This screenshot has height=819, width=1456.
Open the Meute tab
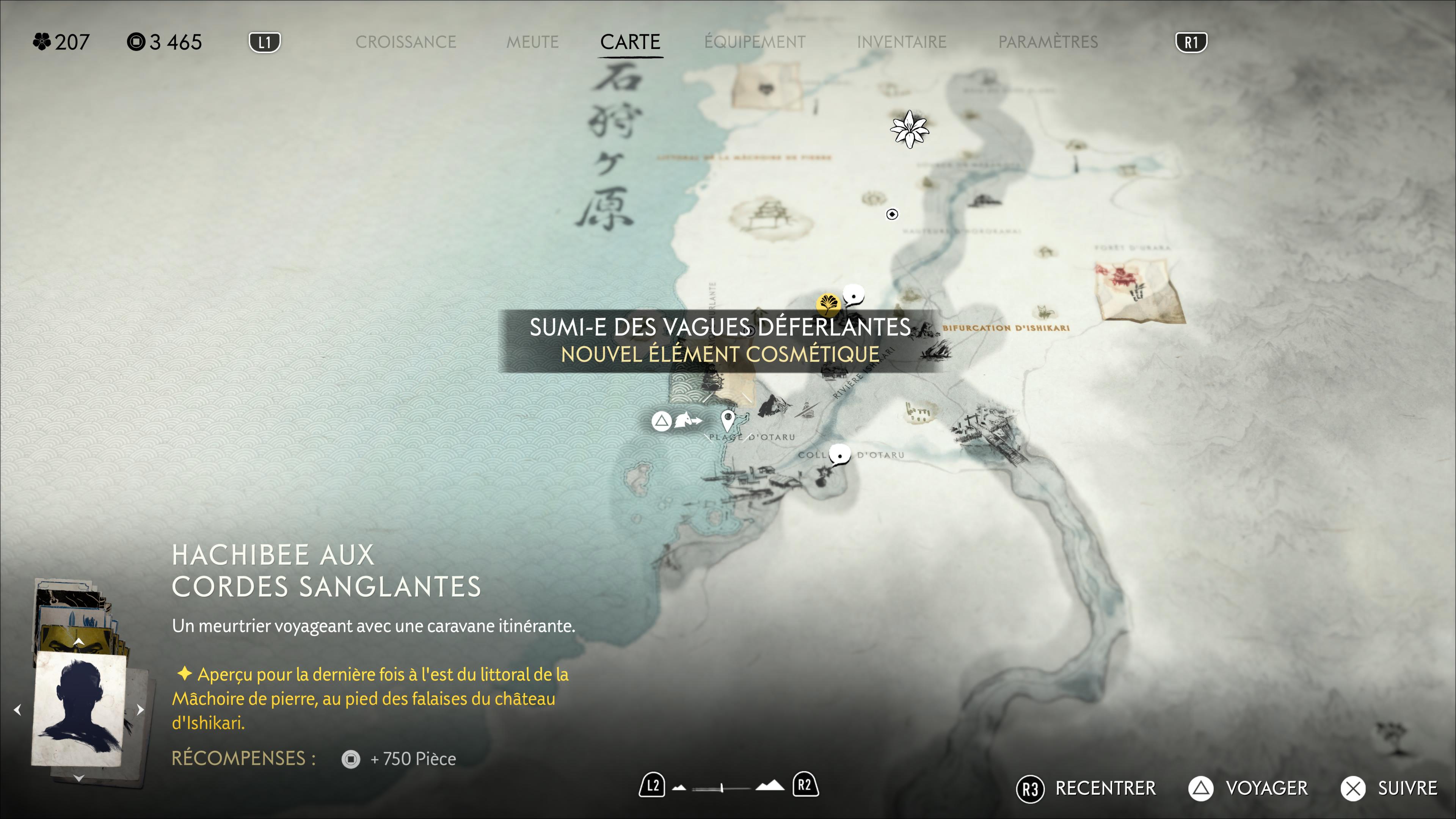(532, 42)
